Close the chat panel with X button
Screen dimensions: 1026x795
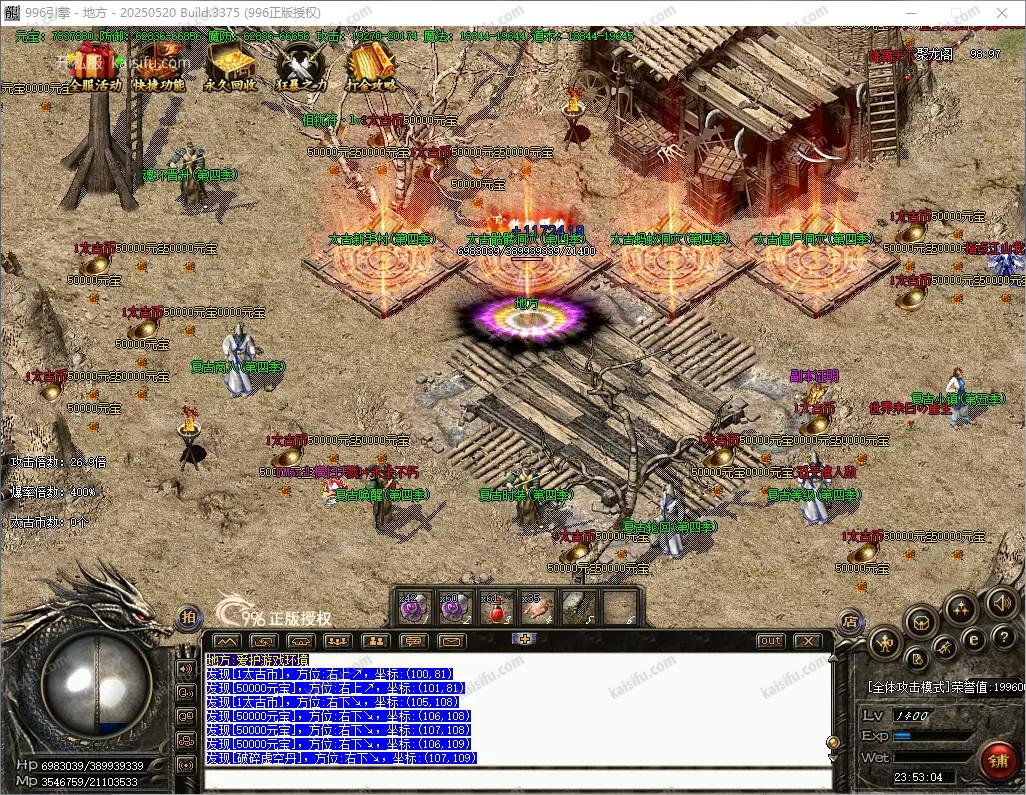[x=806, y=641]
